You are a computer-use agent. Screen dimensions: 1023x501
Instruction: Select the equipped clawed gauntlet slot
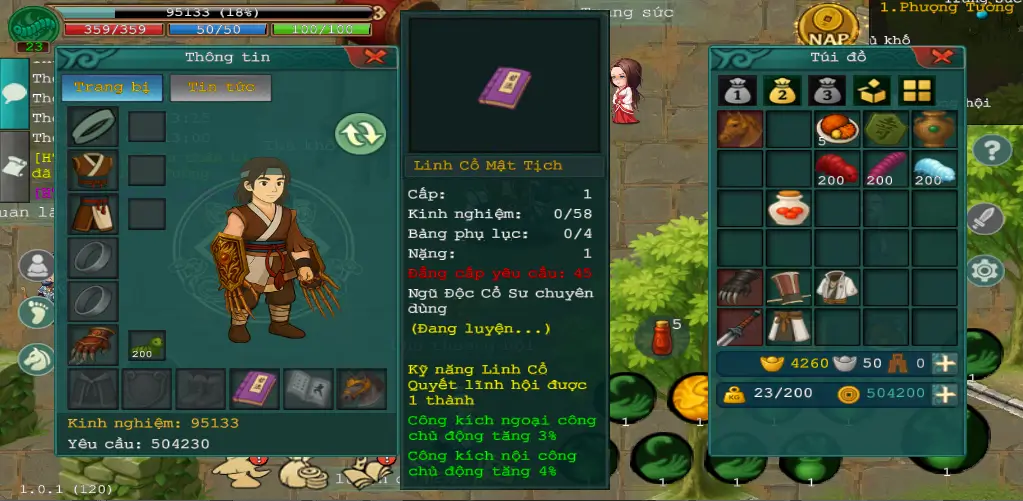[93, 345]
